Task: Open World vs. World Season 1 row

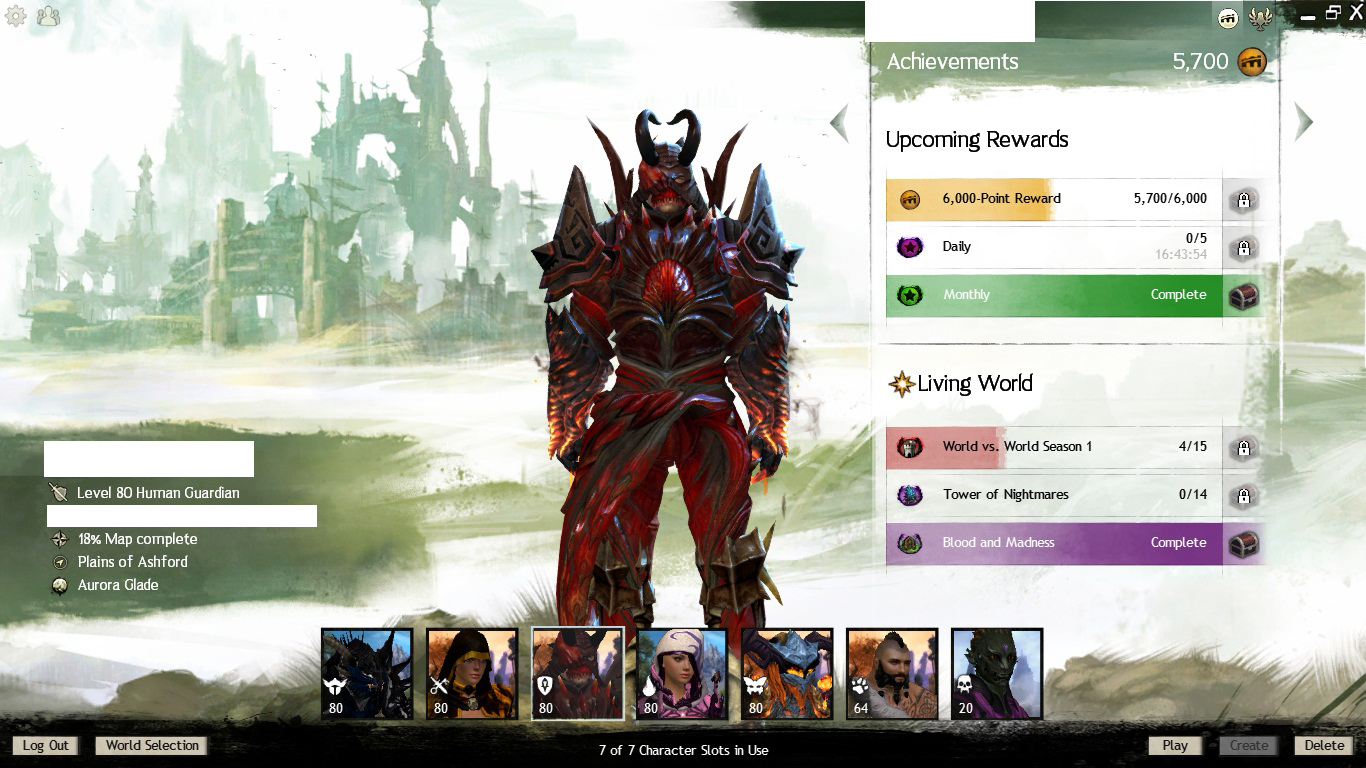Action: point(1054,447)
